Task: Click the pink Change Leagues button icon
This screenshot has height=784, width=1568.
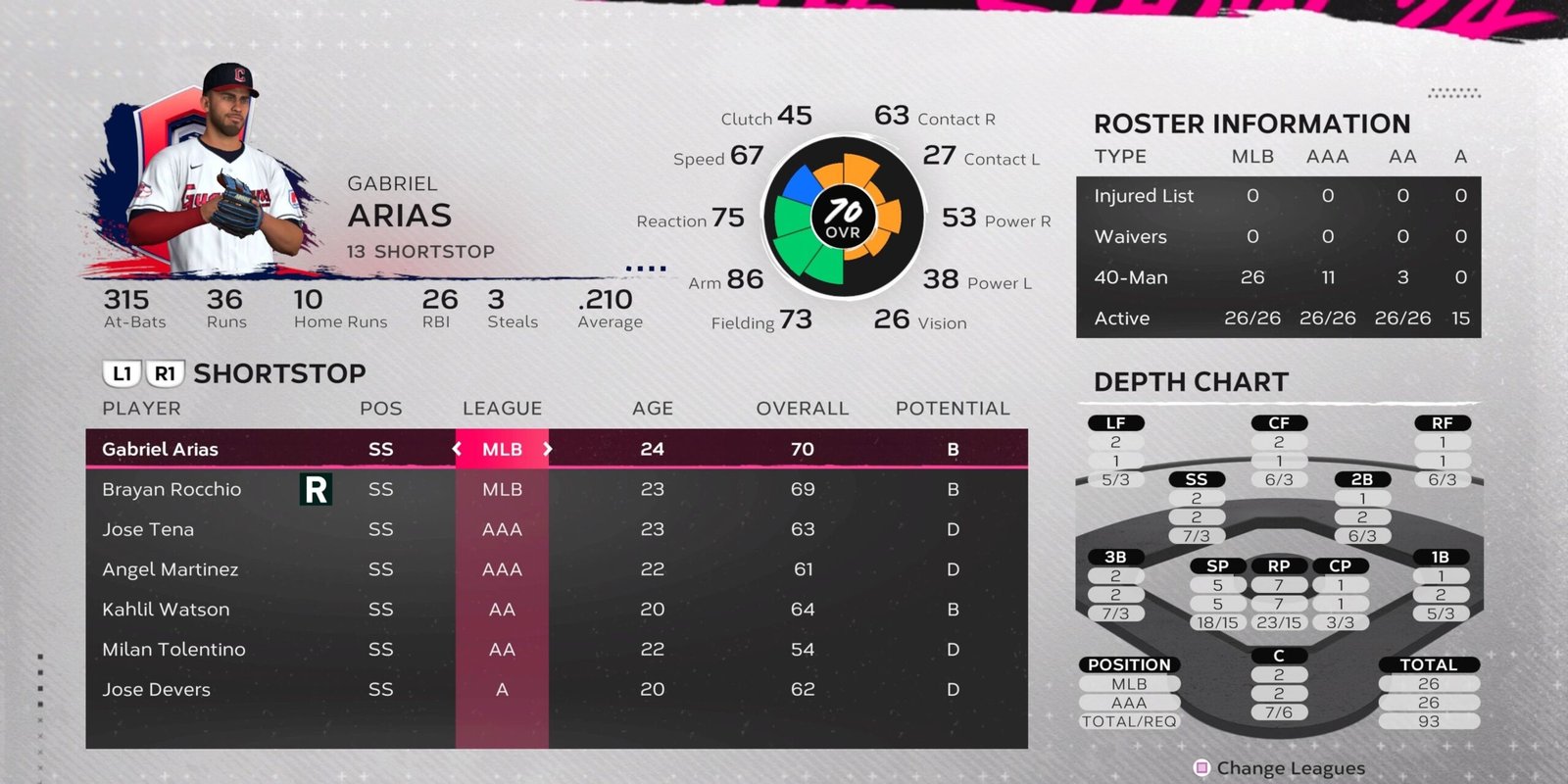Action: (1200, 768)
